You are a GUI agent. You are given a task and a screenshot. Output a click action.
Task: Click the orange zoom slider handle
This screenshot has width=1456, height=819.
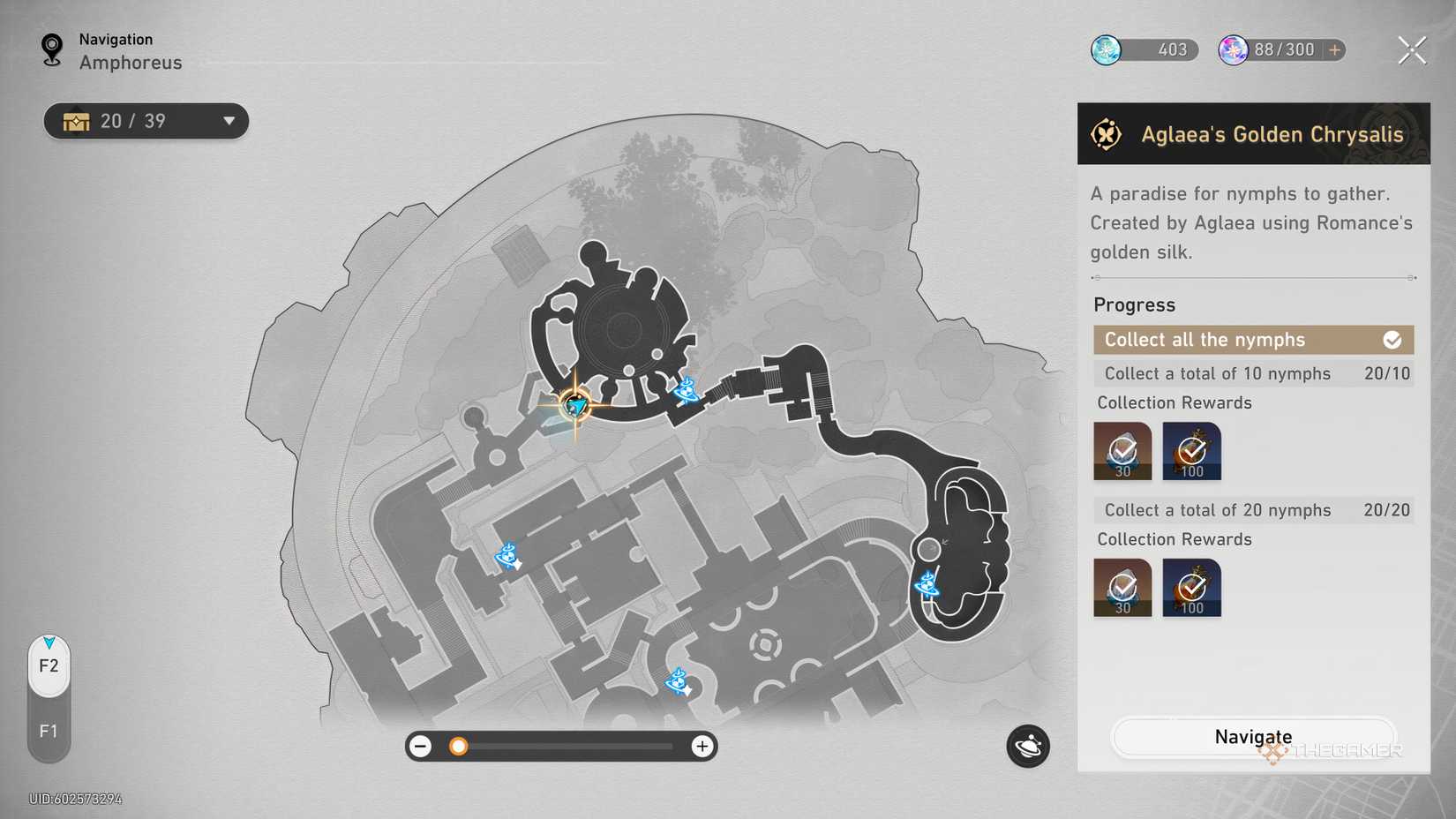coord(459,746)
